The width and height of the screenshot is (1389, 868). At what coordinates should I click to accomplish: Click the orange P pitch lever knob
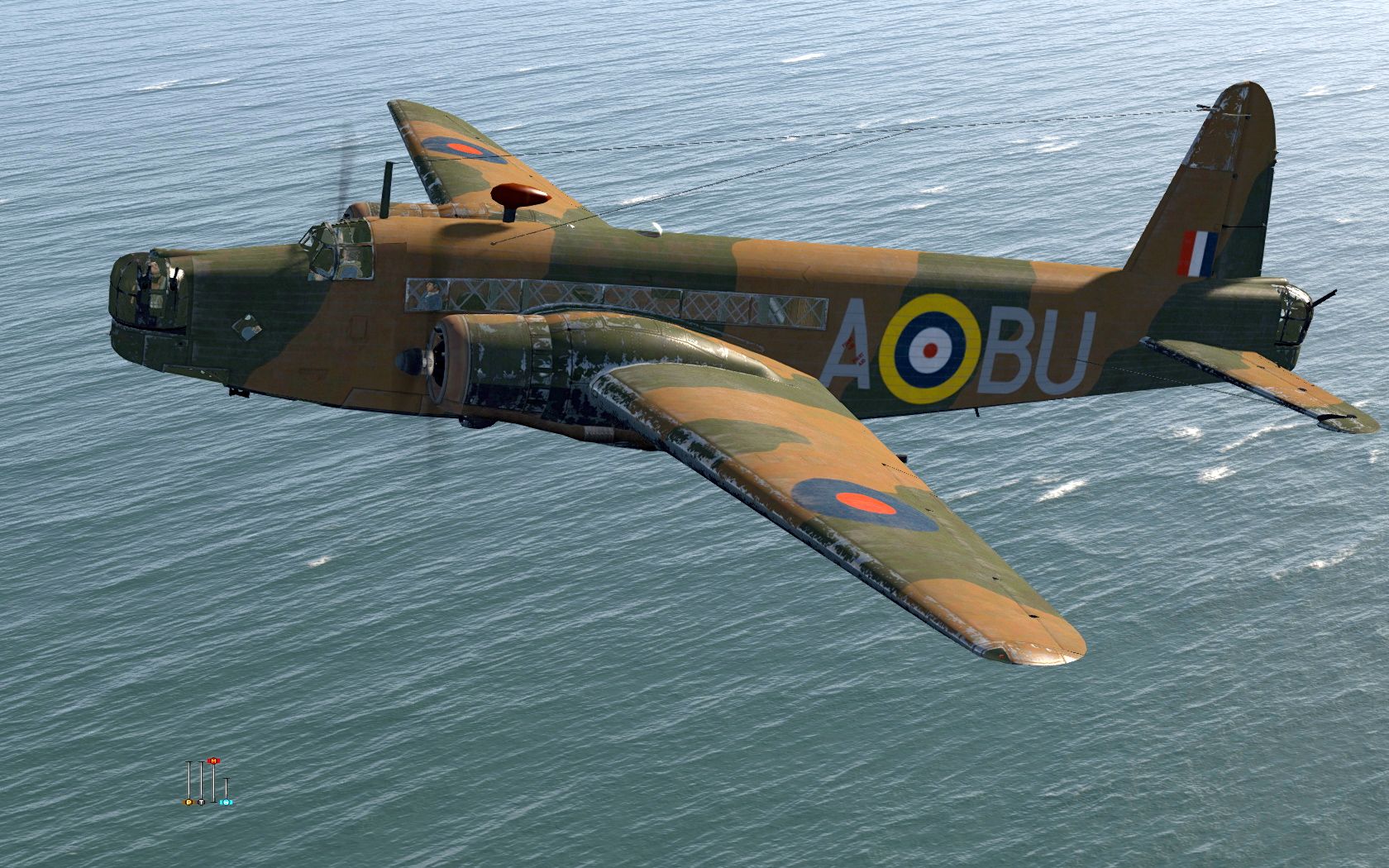[189, 802]
